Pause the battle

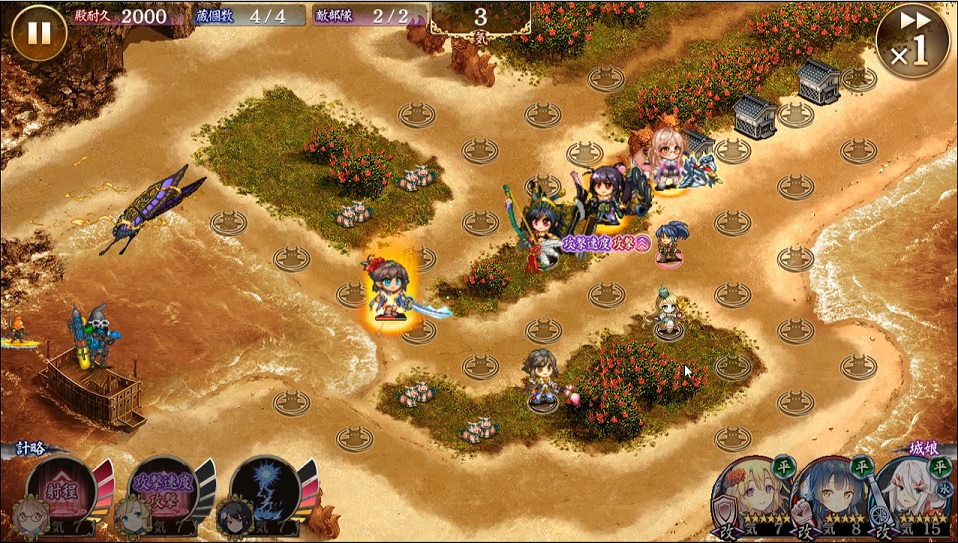(x=38, y=33)
